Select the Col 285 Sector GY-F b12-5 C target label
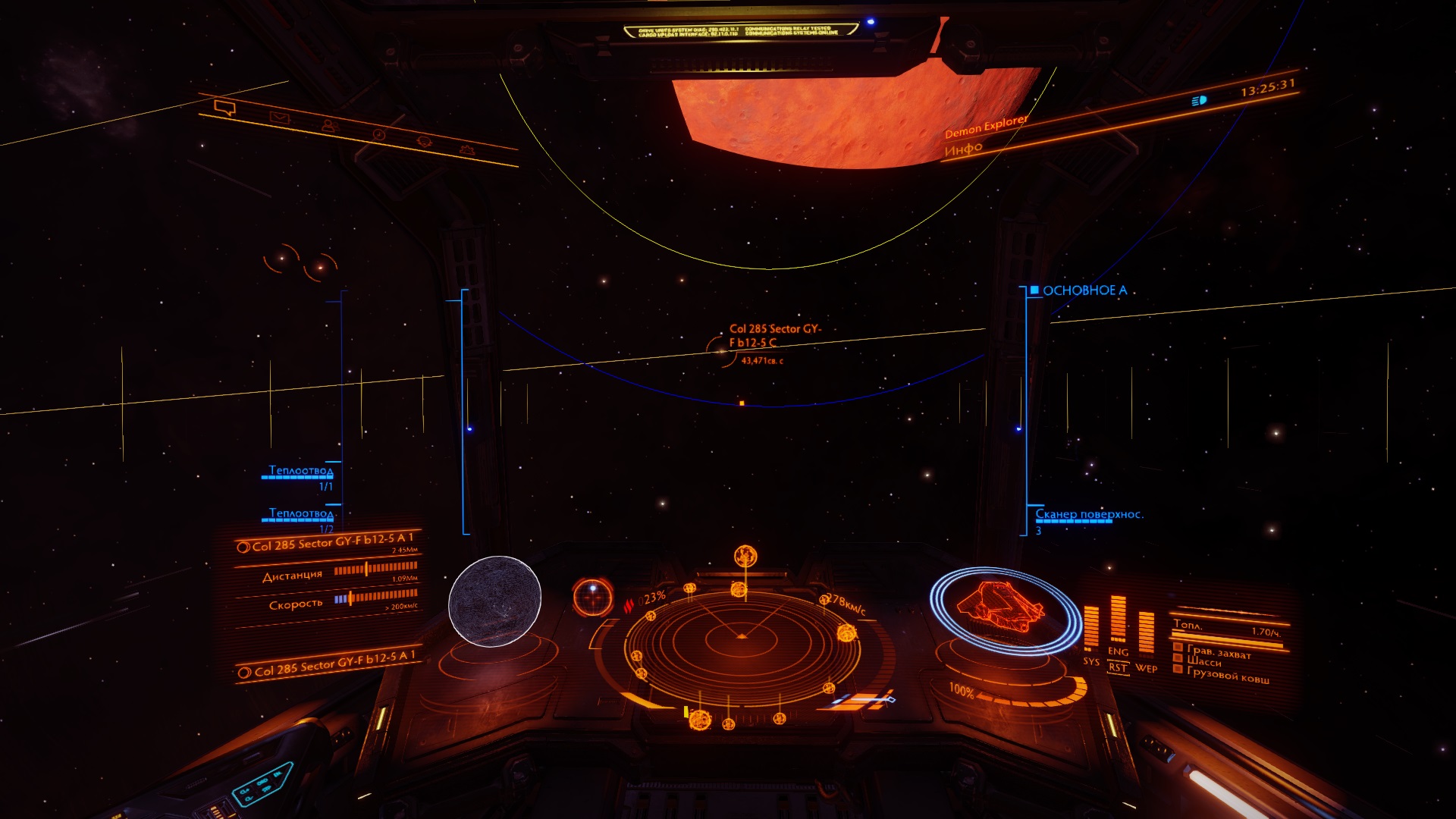This screenshot has width=1456, height=819. (x=774, y=336)
